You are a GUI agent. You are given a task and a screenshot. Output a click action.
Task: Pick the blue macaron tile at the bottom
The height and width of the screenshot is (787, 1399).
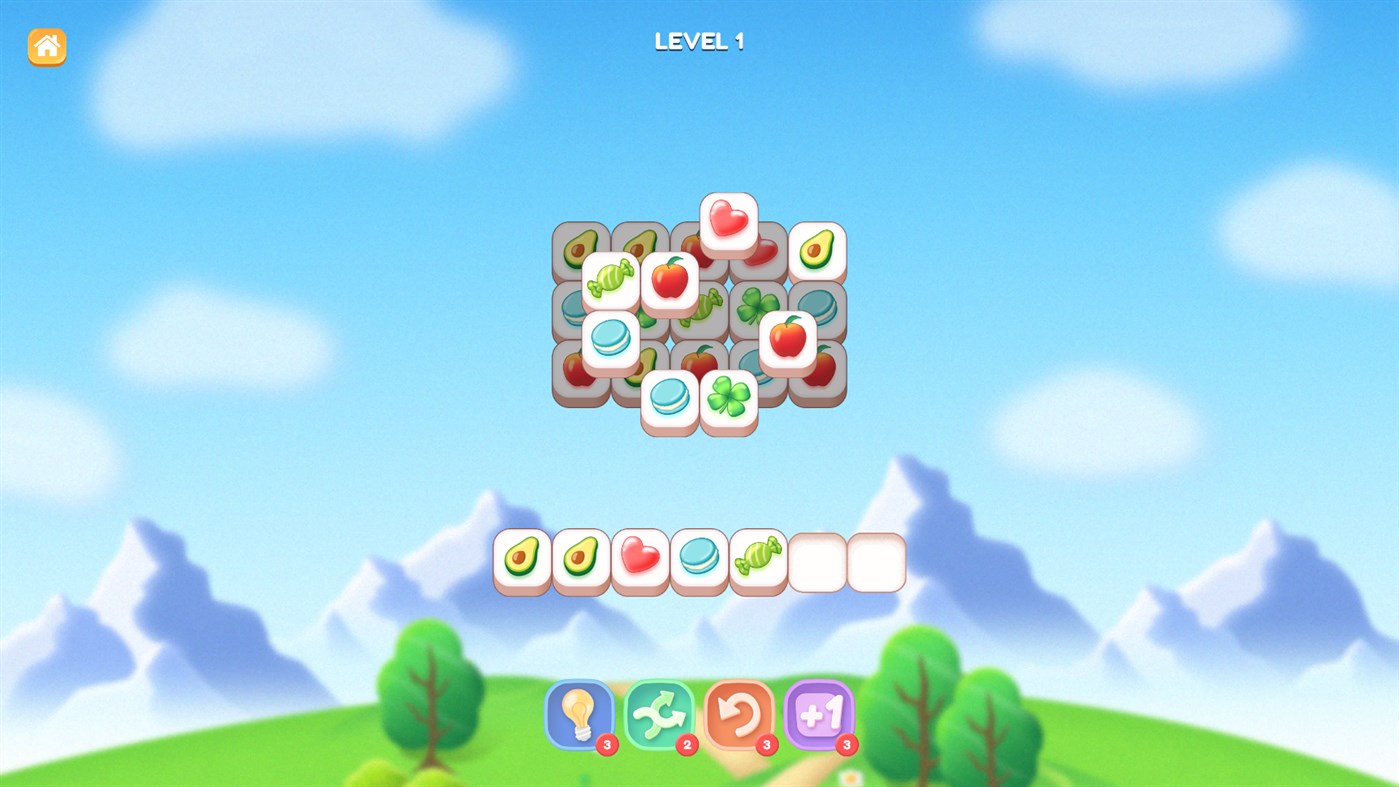point(670,397)
